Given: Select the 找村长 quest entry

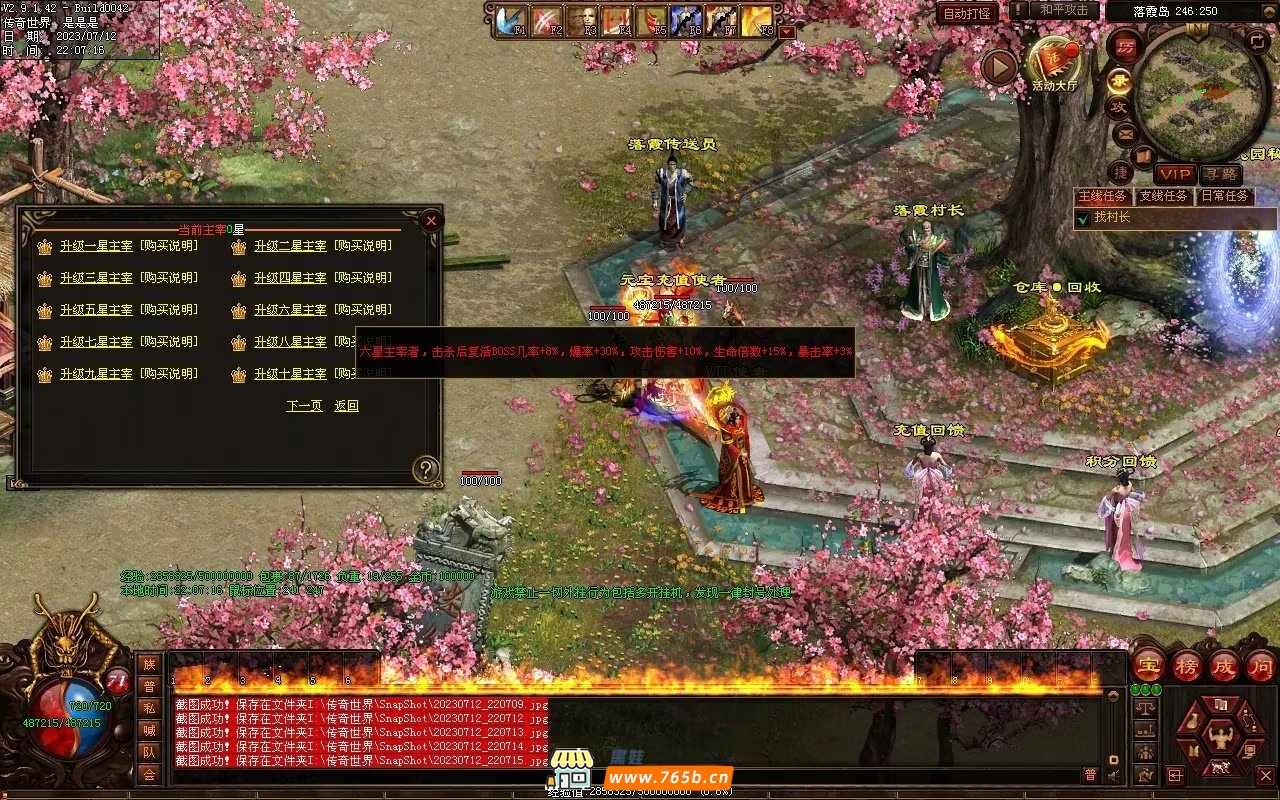Looking at the screenshot, I should (x=1111, y=217).
